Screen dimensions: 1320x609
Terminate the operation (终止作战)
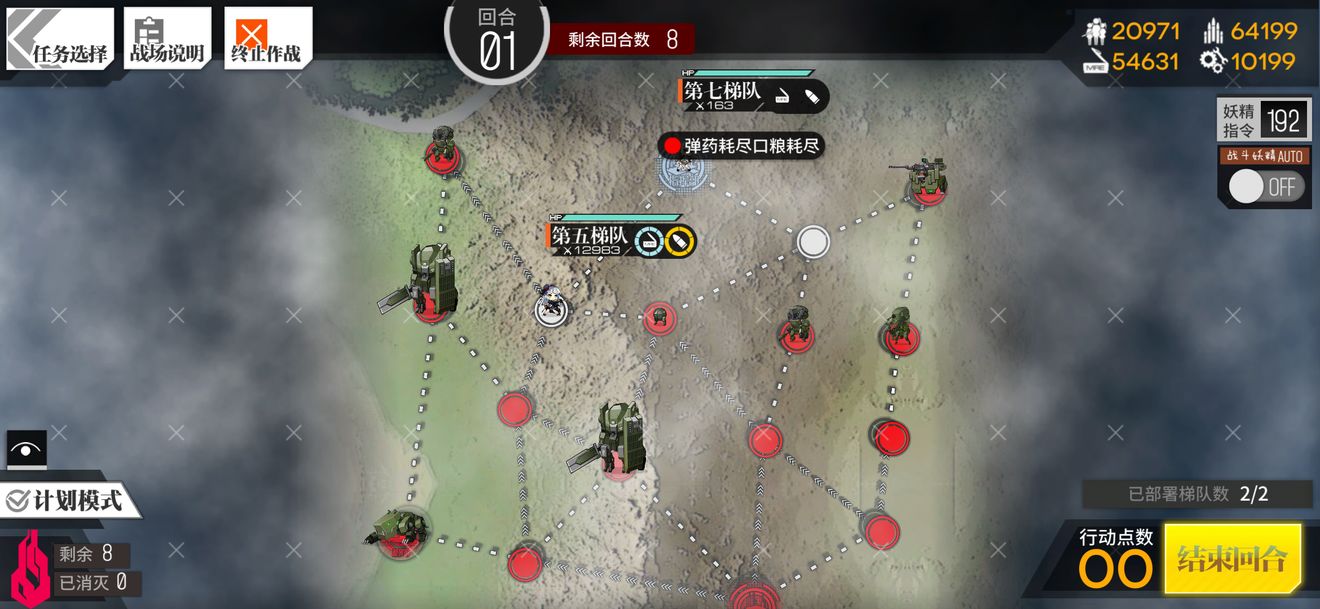click(267, 40)
